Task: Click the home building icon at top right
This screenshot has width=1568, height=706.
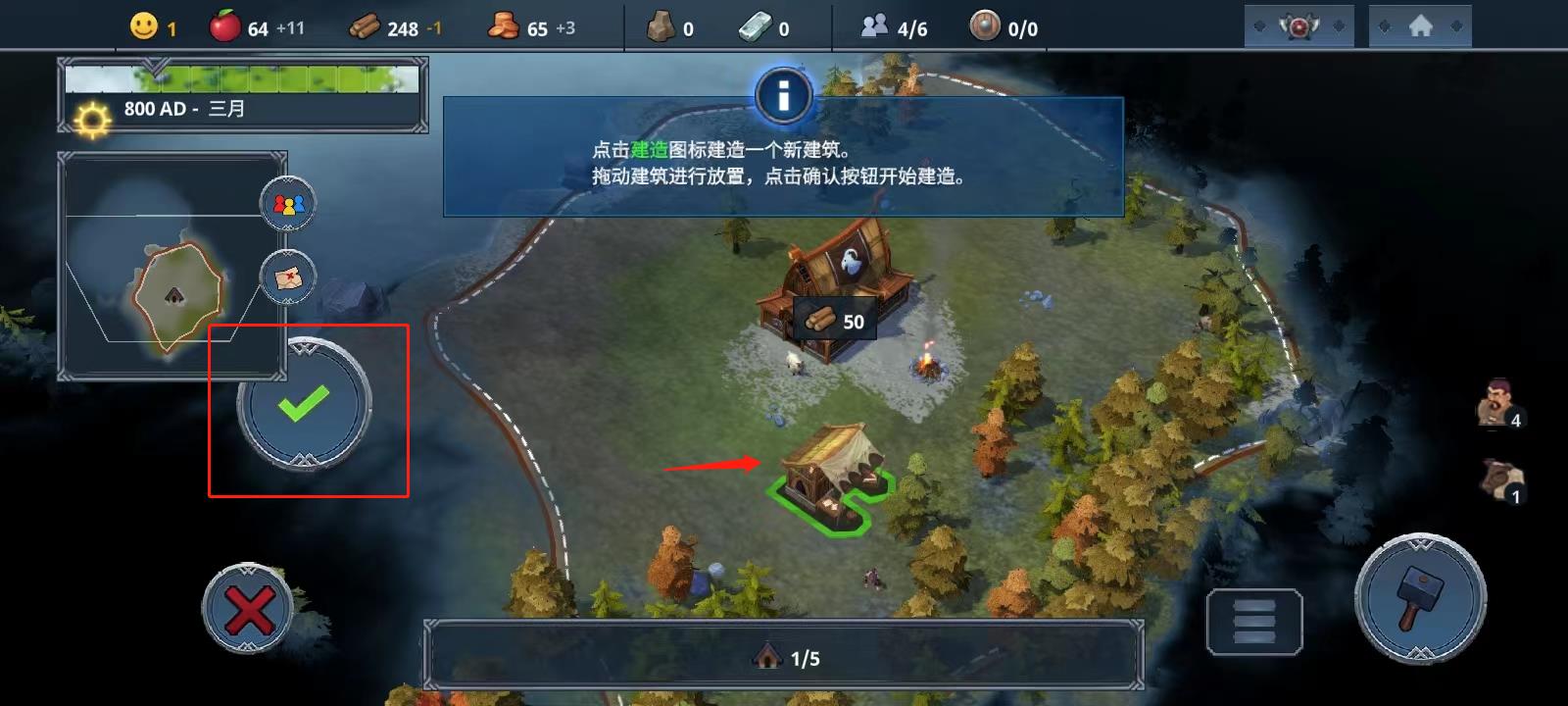Action: (x=1419, y=25)
